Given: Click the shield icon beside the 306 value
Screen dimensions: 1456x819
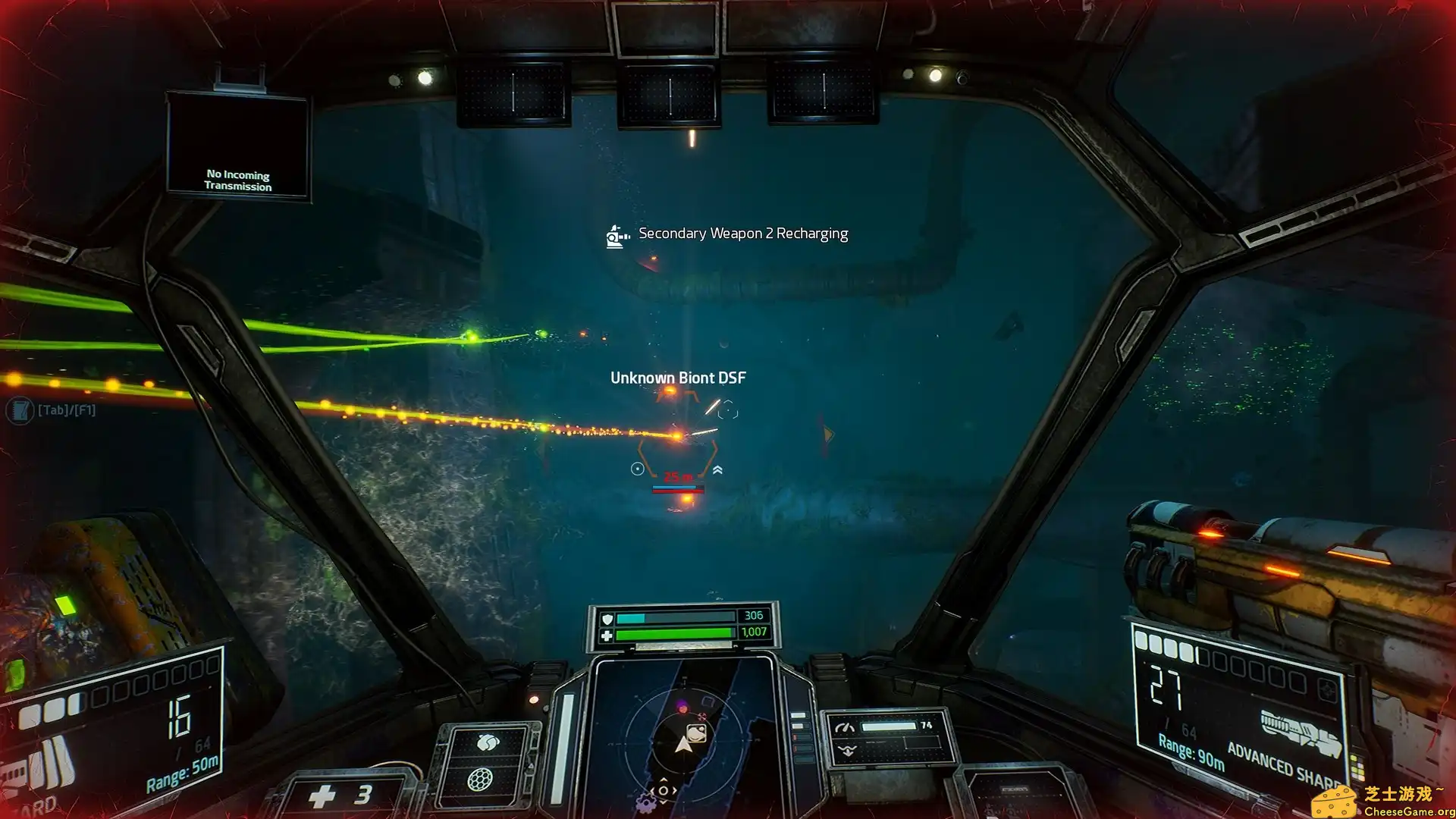Looking at the screenshot, I should 607,619.
